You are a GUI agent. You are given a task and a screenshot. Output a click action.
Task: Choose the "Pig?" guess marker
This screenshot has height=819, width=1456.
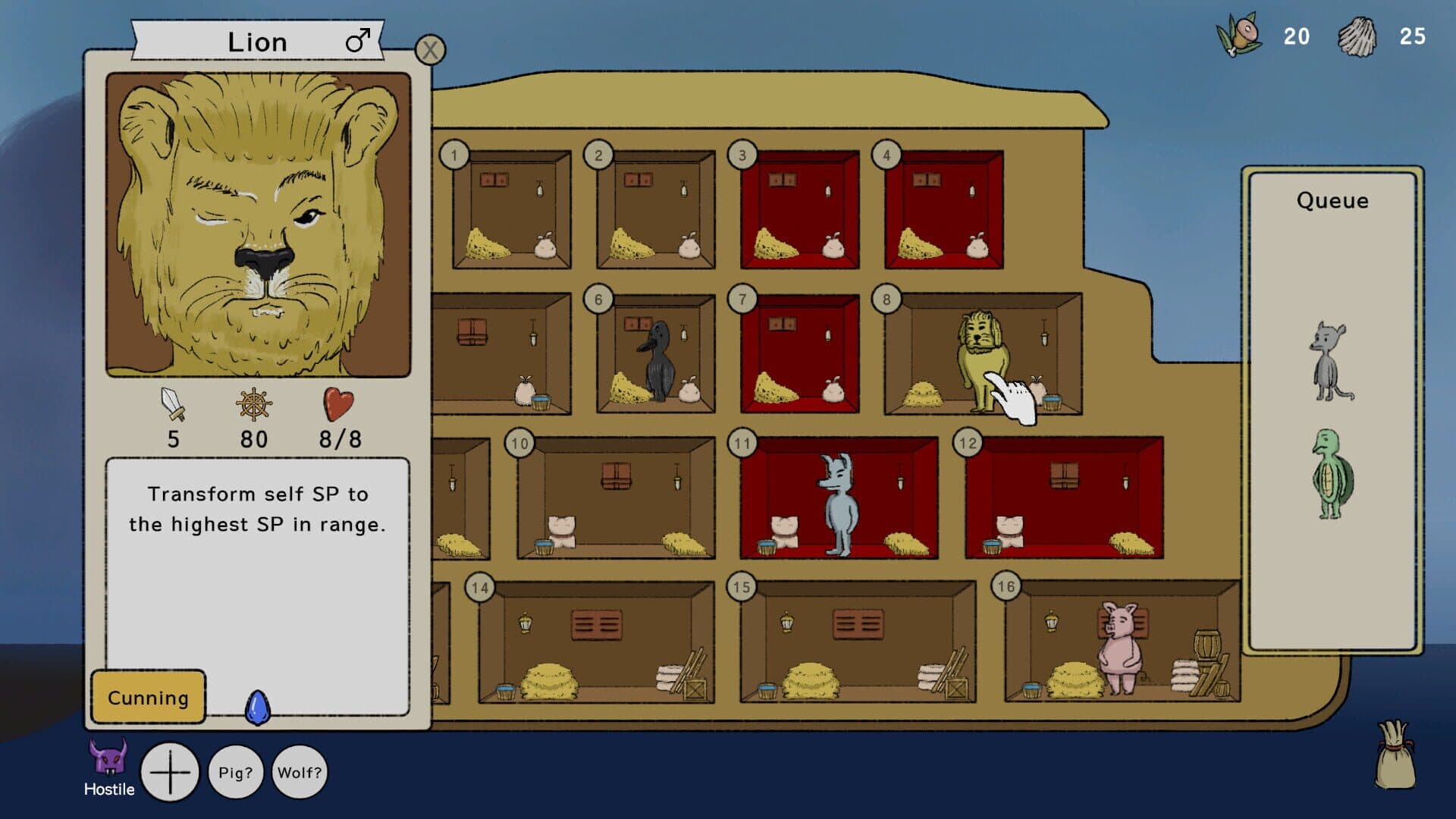[235, 772]
